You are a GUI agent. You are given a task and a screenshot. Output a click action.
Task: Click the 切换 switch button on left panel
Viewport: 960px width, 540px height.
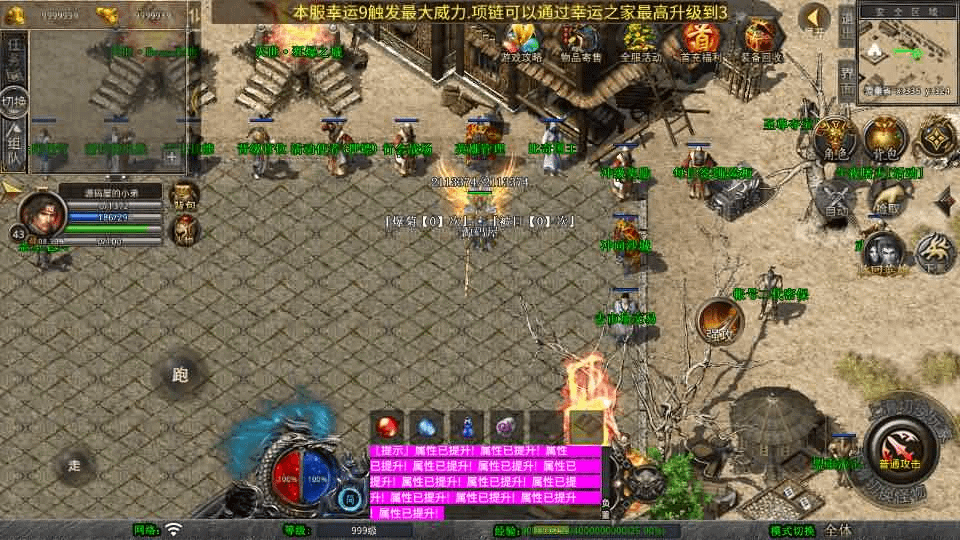[14, 102]
